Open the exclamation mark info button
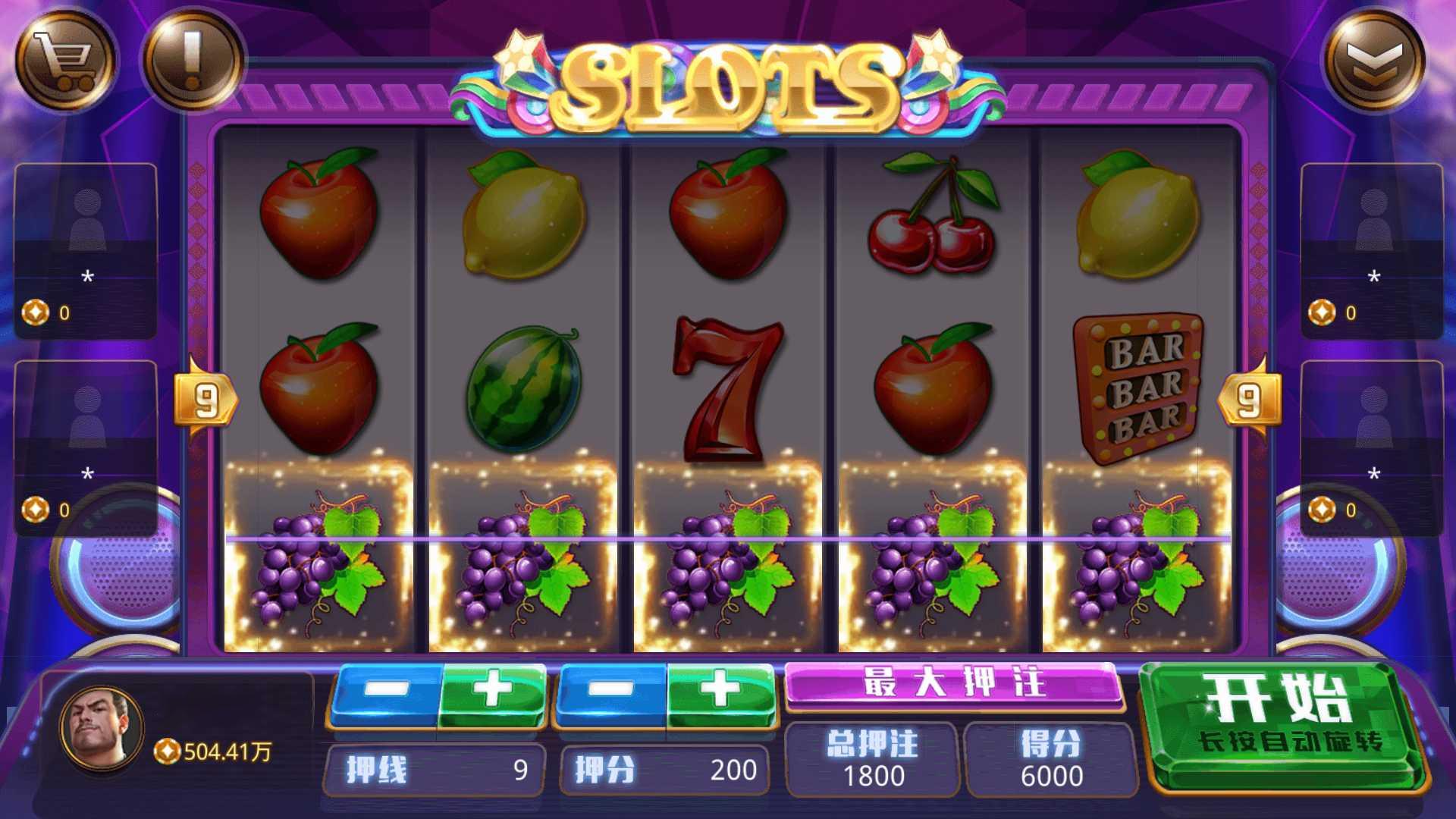Image resolution: width=1456 pixels, height=819 pixels. 193,59
